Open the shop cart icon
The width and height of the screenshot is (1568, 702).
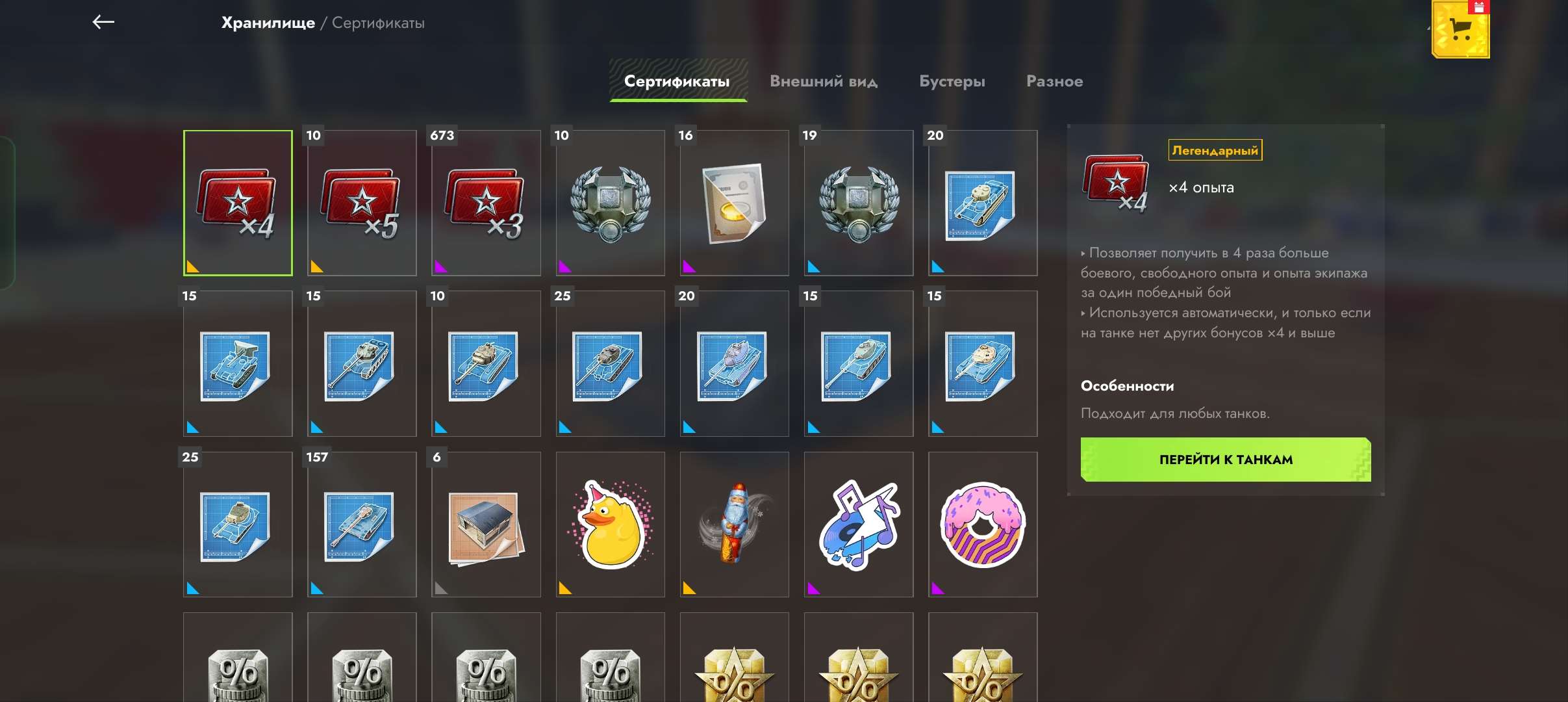click(1460, 30)
